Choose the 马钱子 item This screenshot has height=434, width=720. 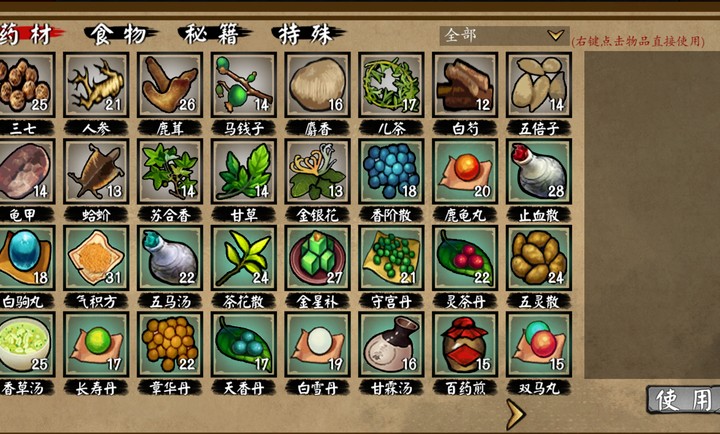(244, 85)
